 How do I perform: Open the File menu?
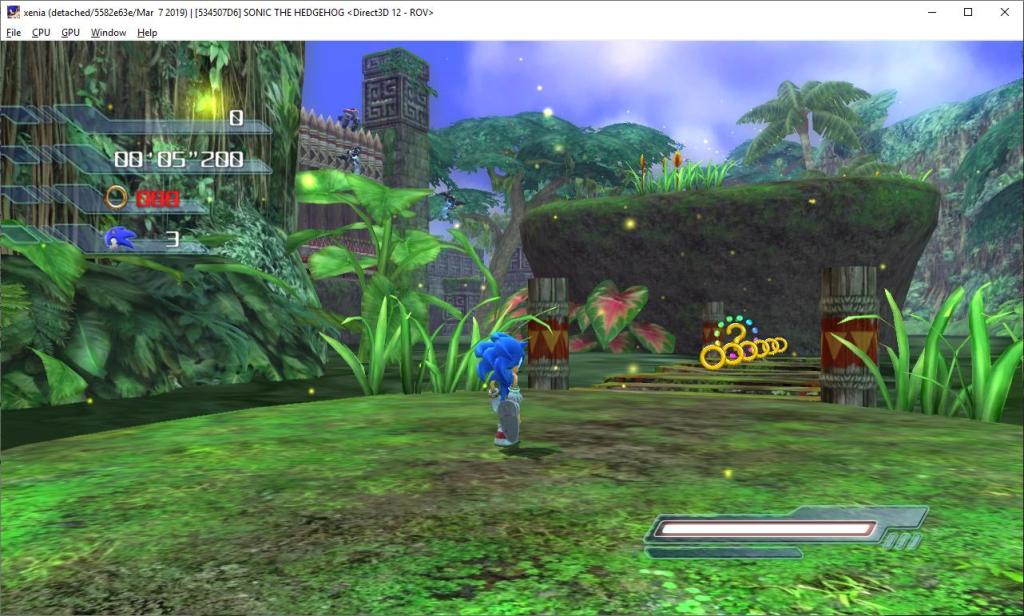point(13,32)
